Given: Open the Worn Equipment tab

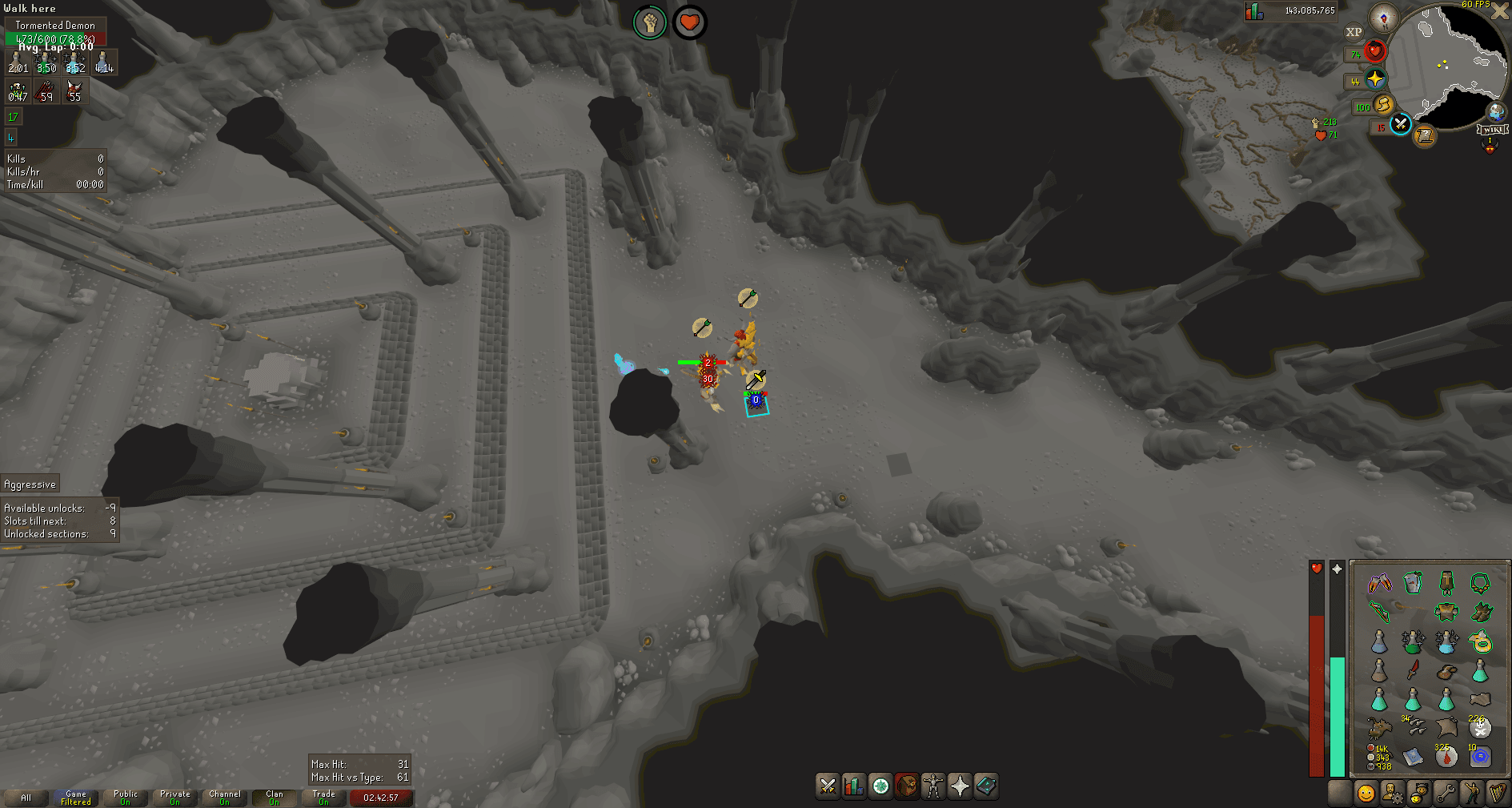Looking at the screenshot, I should pyautogui.click(x=933, y=786).
